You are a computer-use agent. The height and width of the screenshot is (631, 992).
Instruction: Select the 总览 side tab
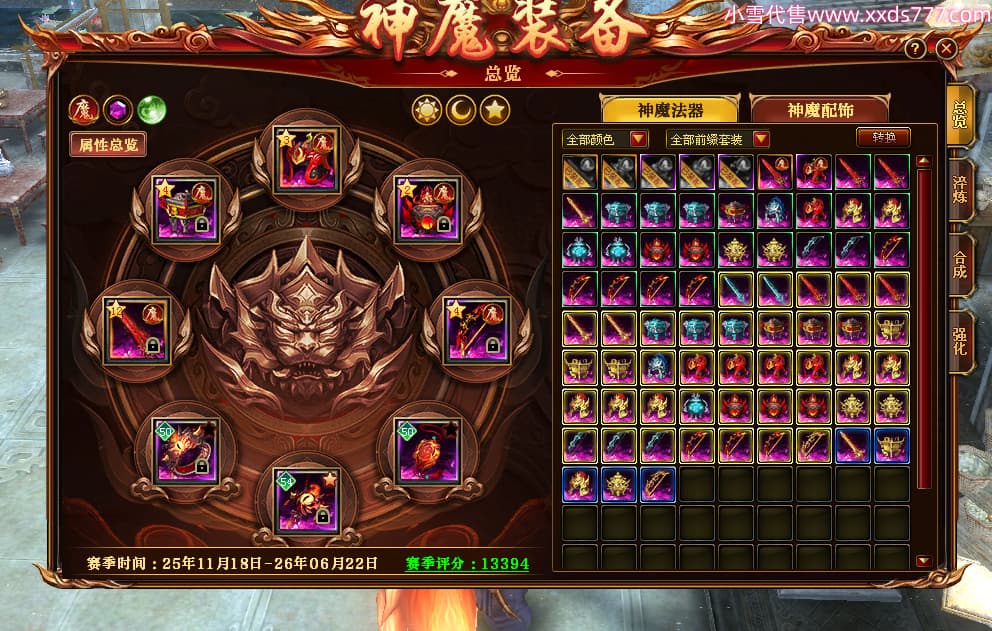point(960,117)
